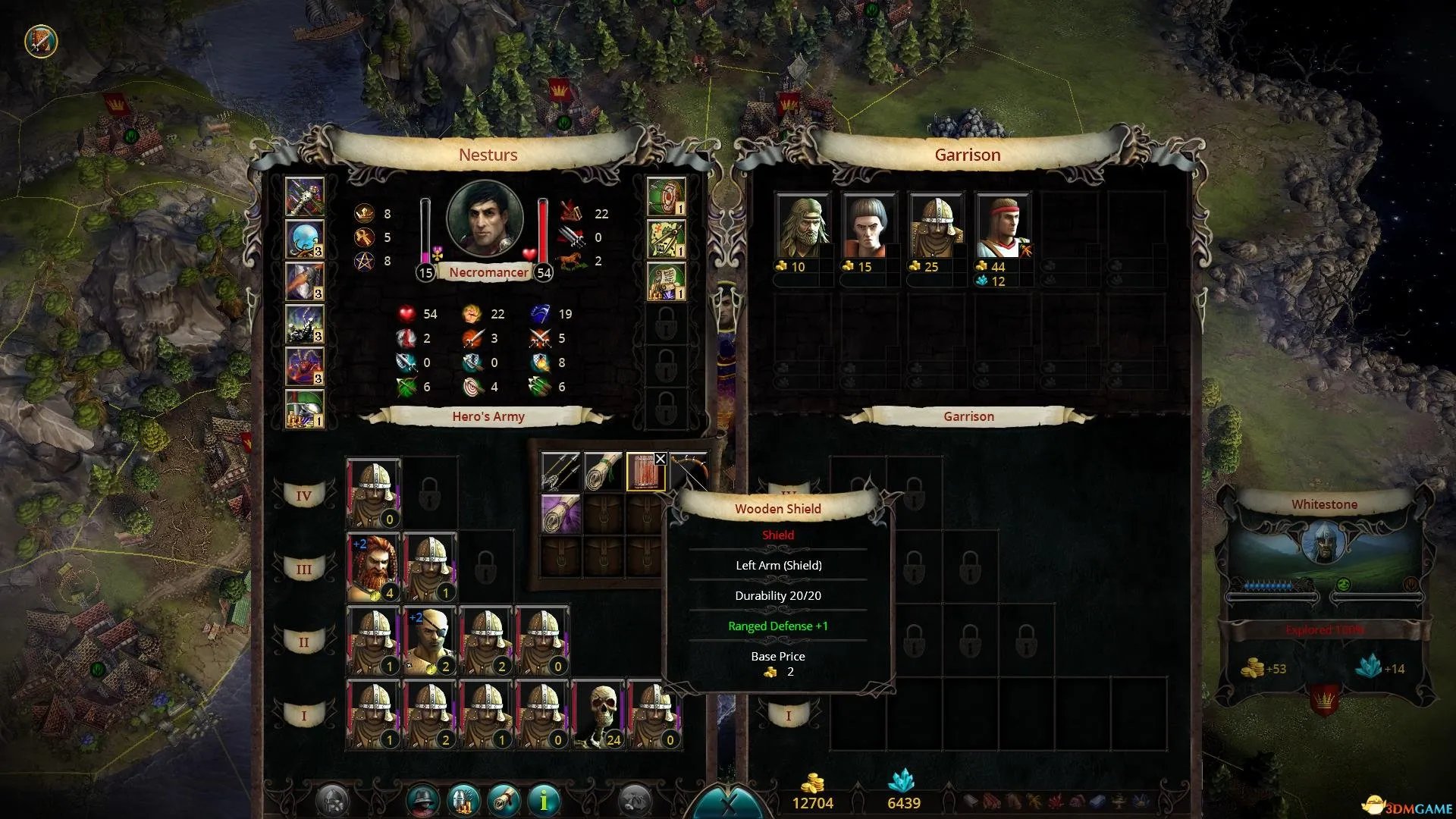Hire the garrison recruit costing 10 gold
Image resolution: width=1456 pixels, height=819 pixels.
[x=802, y=226]
